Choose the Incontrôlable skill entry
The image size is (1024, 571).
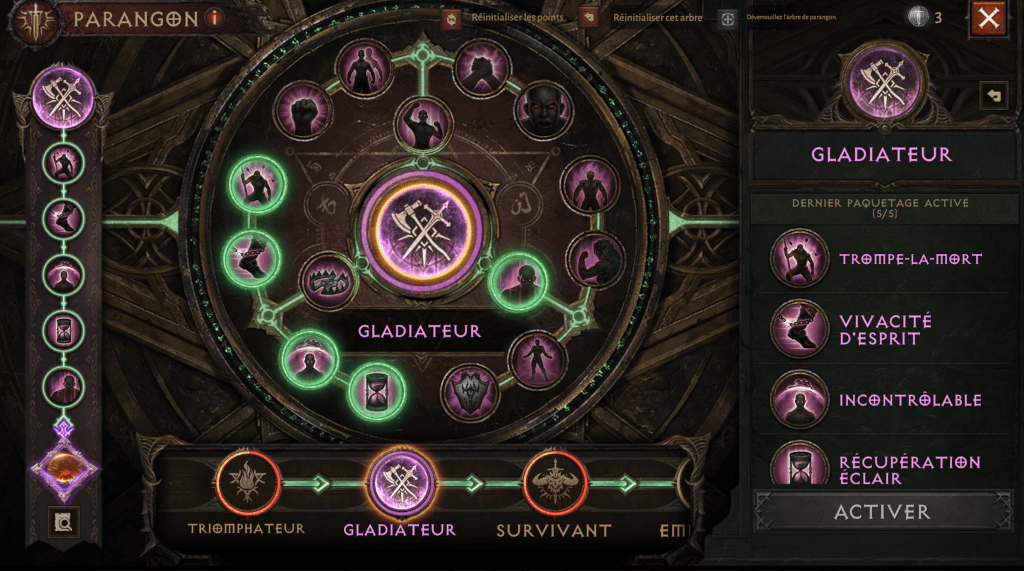click(x=880, y=400)
